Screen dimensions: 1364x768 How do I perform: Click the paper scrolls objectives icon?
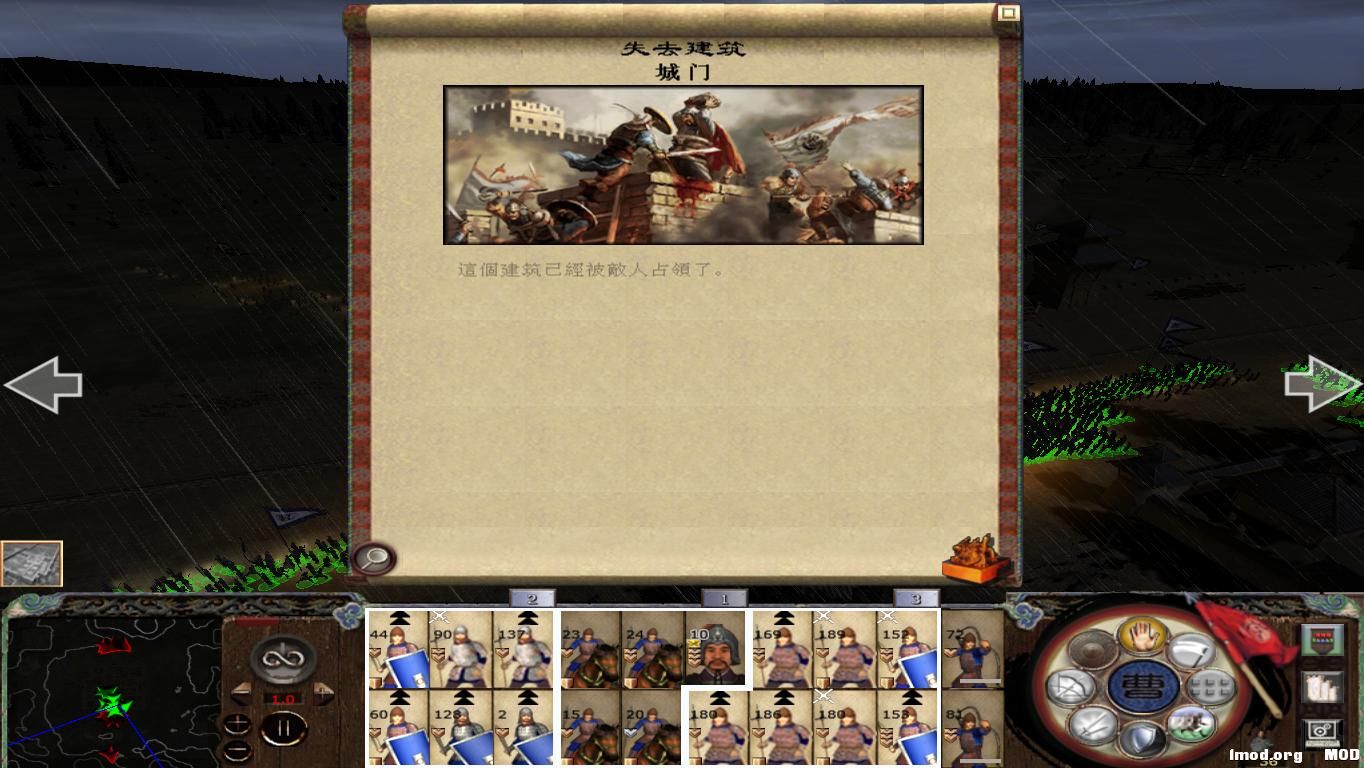coord(1323,686)
